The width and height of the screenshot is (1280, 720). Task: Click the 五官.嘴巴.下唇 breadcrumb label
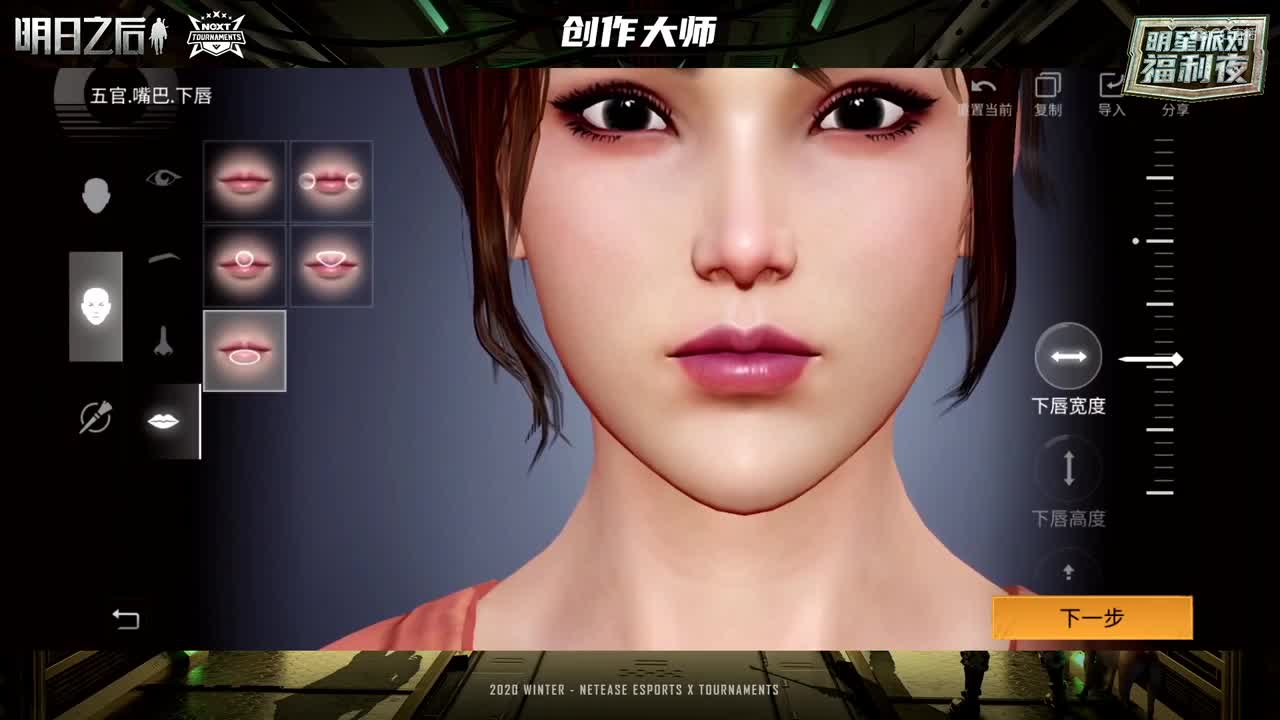[x=152, y=97]
